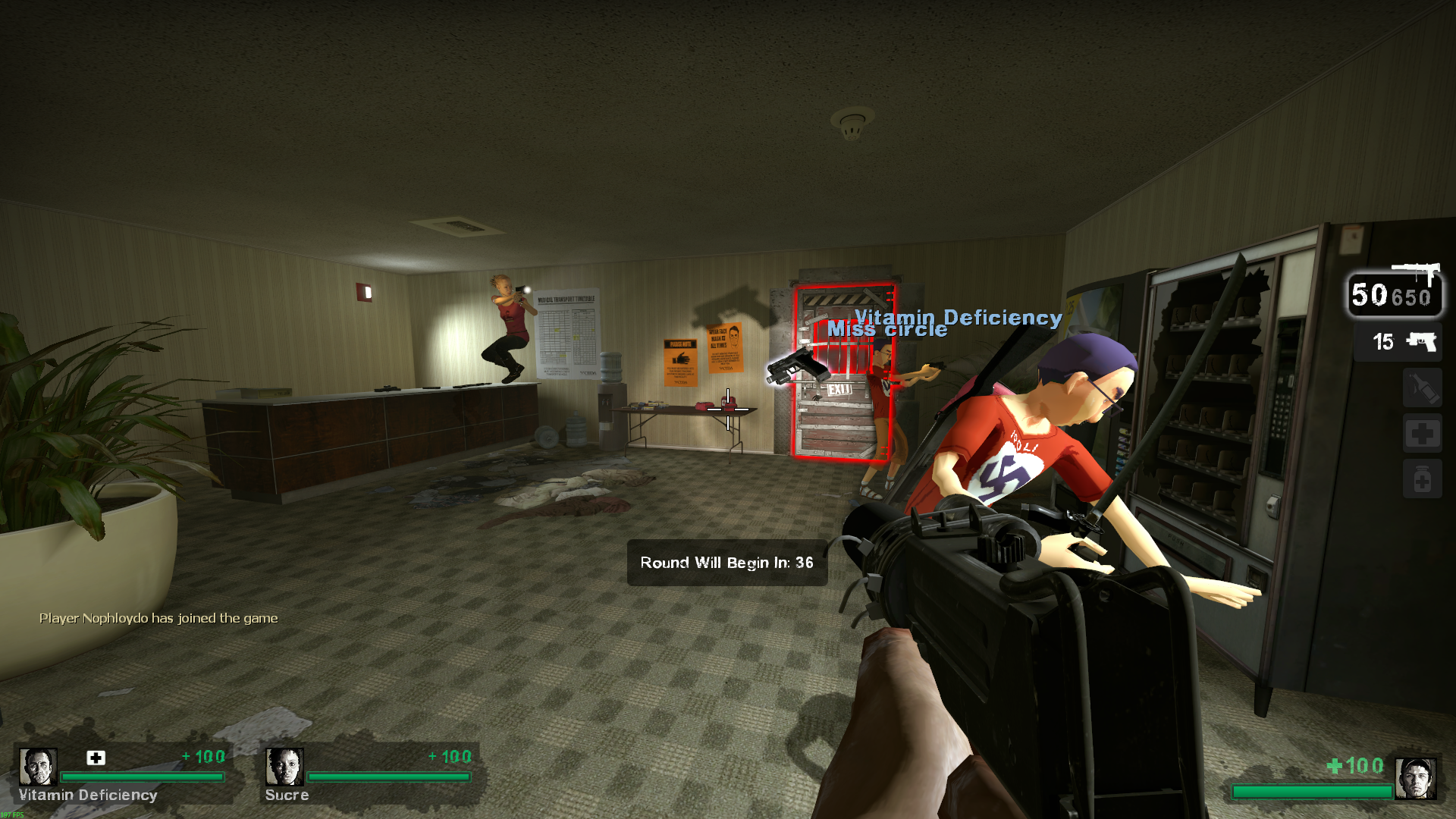Click Sucre's teammate portrait

[284, 767]
